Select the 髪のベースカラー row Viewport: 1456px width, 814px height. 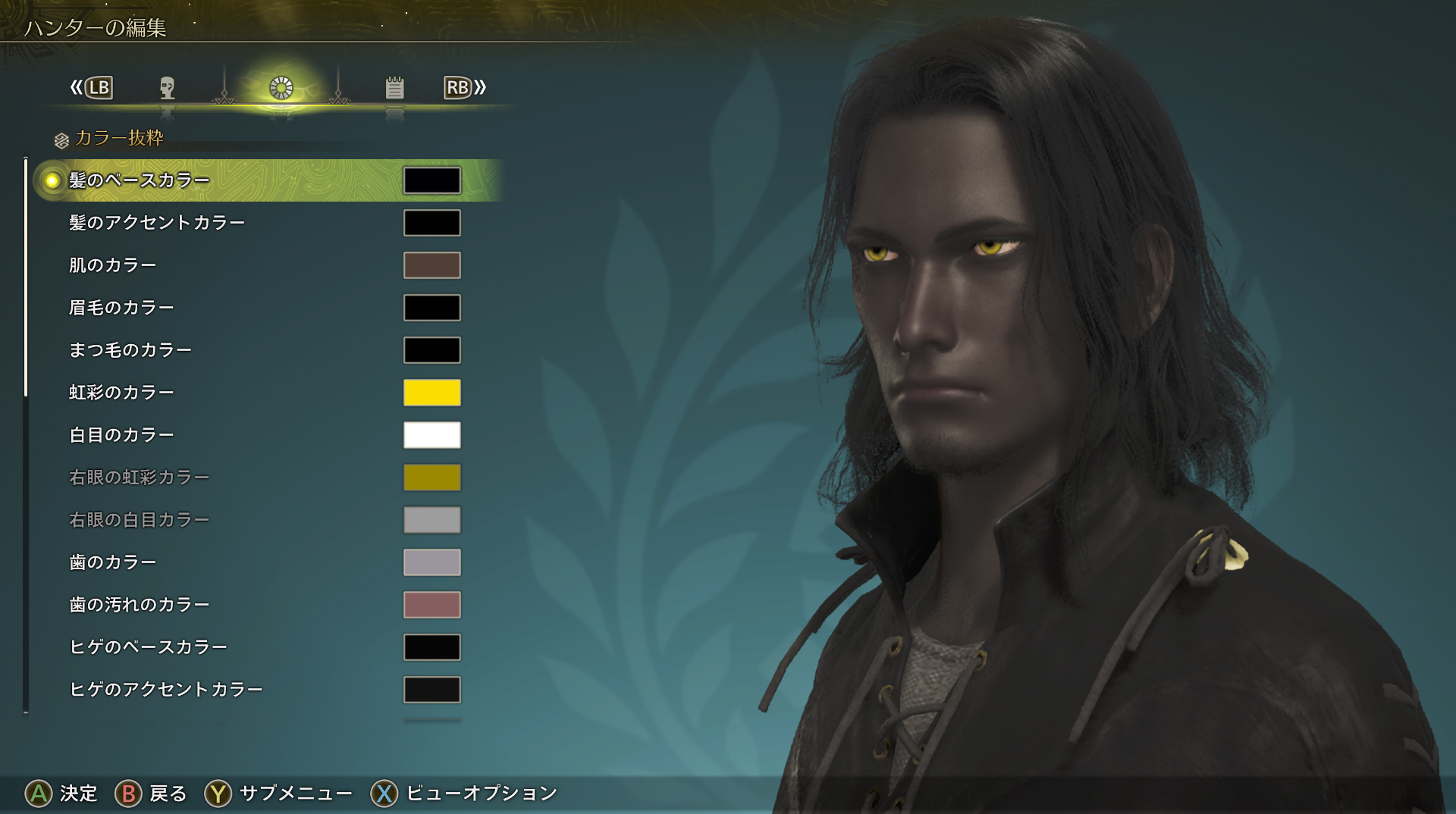[140, 180]
